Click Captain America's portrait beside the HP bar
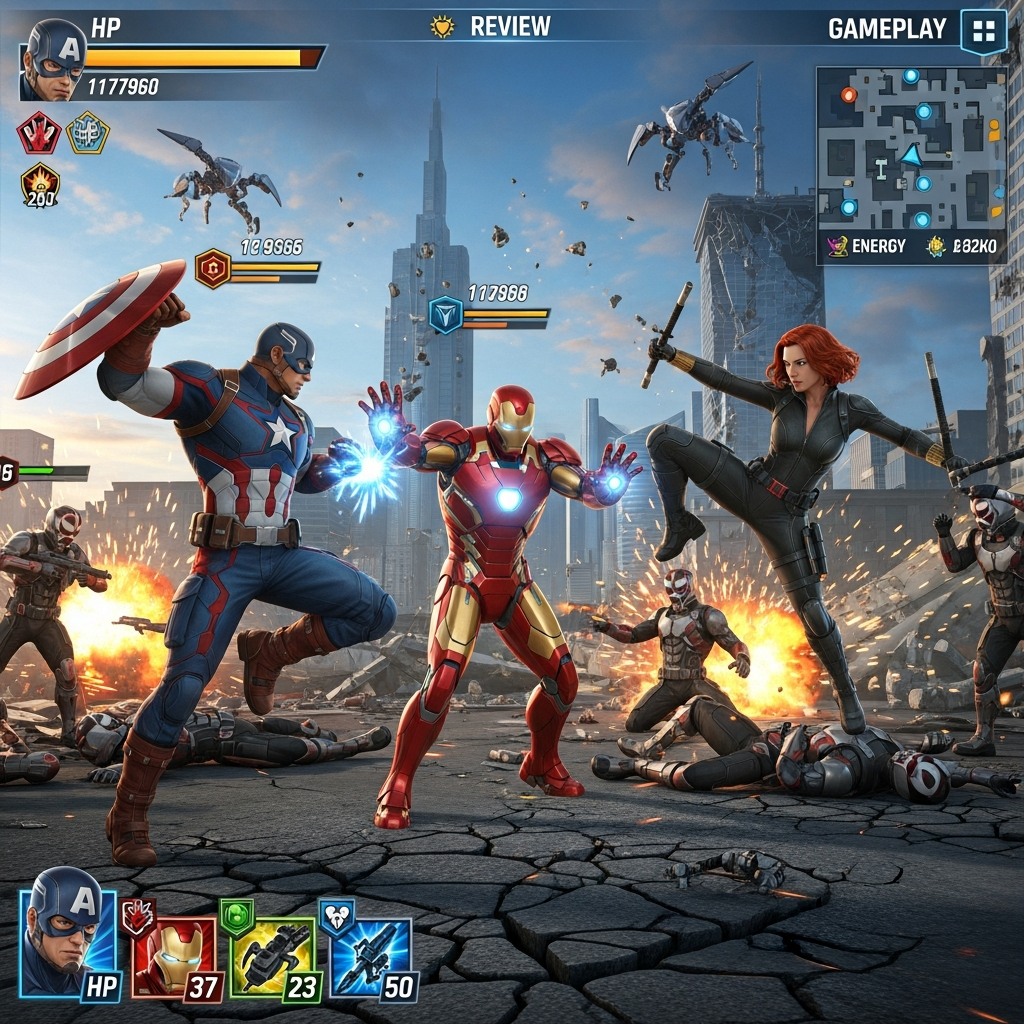This screenshot has height=1024, width=1024. coord(54,60)
